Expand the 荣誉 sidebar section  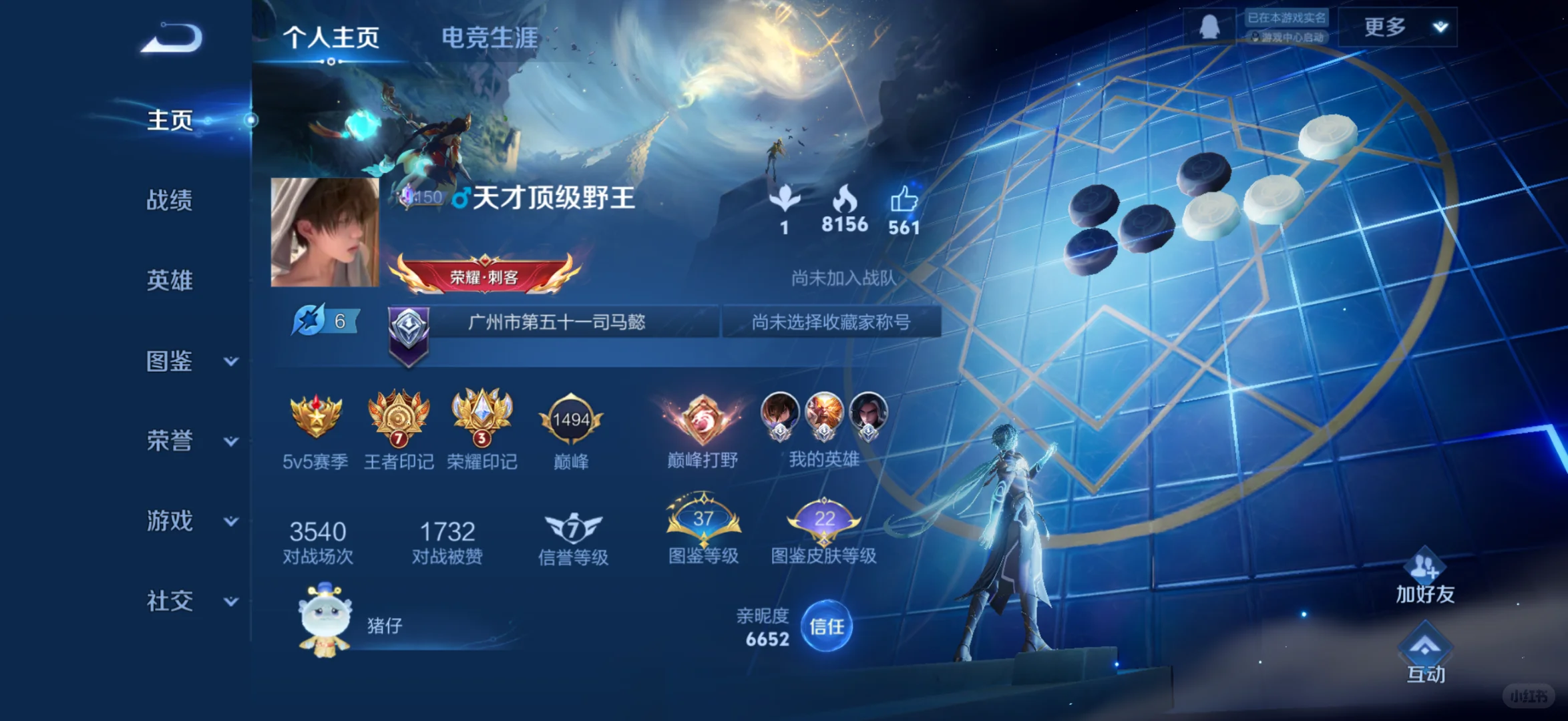168,441
